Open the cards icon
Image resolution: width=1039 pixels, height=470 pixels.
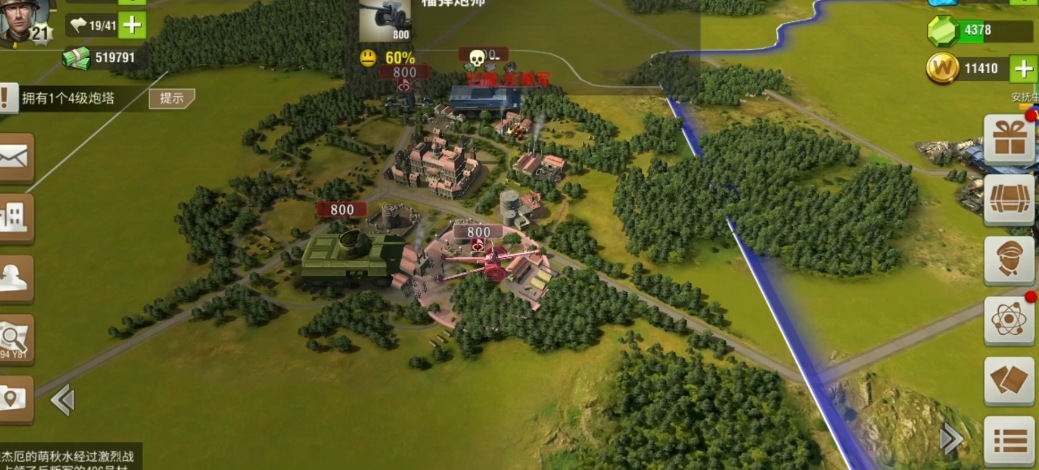(1009, 381)
